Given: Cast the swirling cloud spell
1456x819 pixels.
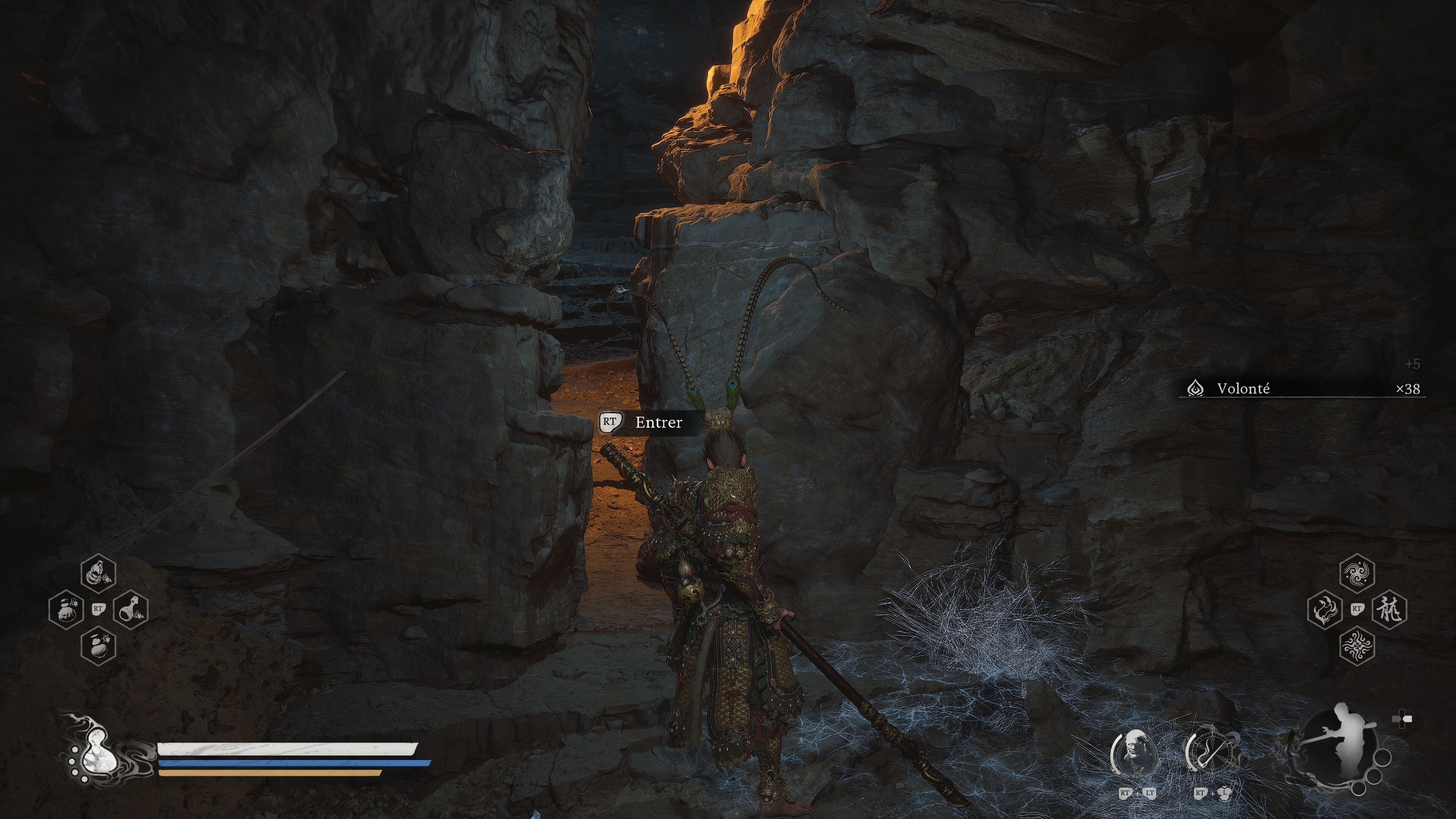Looking at the screenshot, I should (x=1357, y=573).
